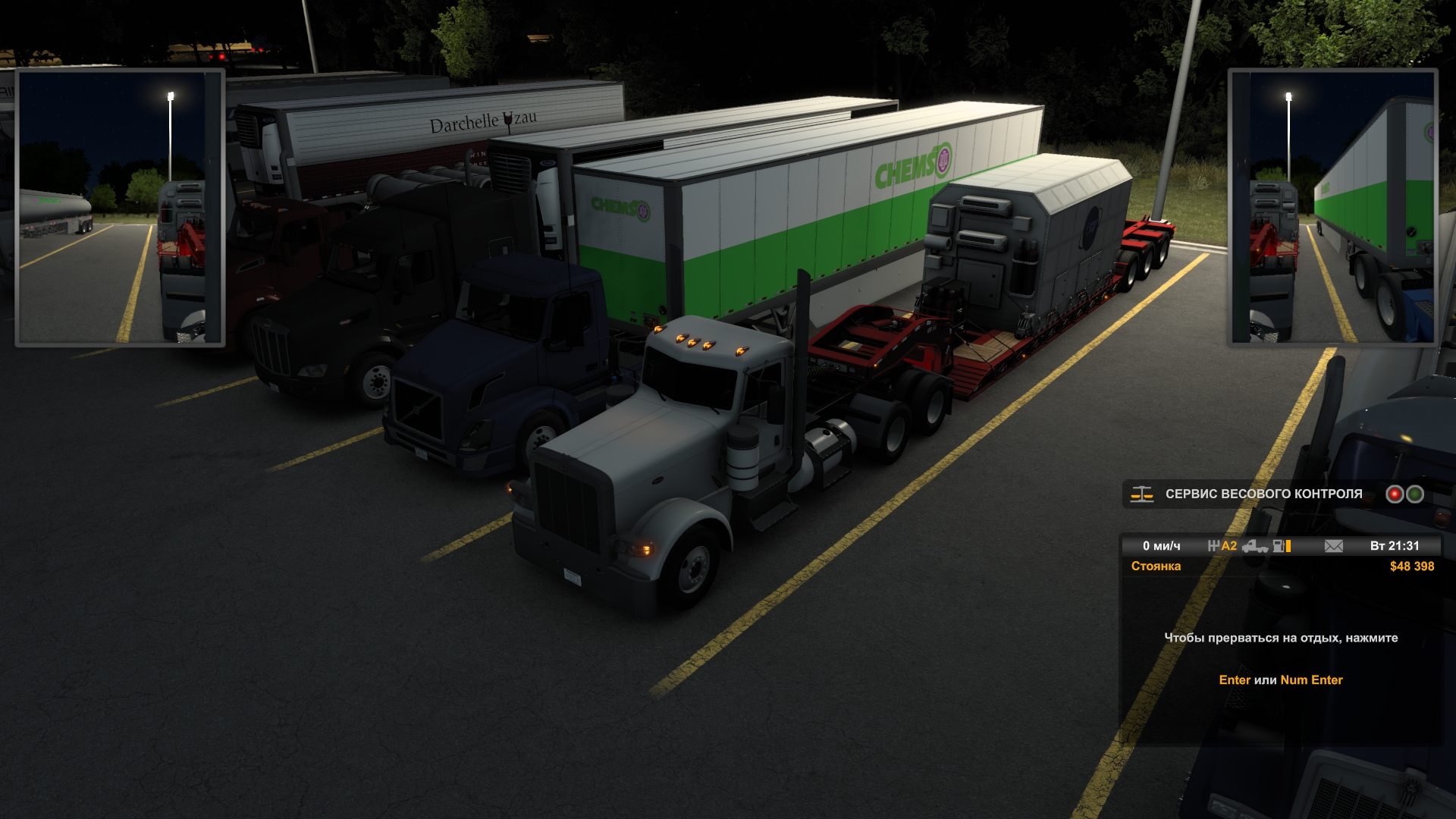Click the truck damage status icon

click(1255, 546)
